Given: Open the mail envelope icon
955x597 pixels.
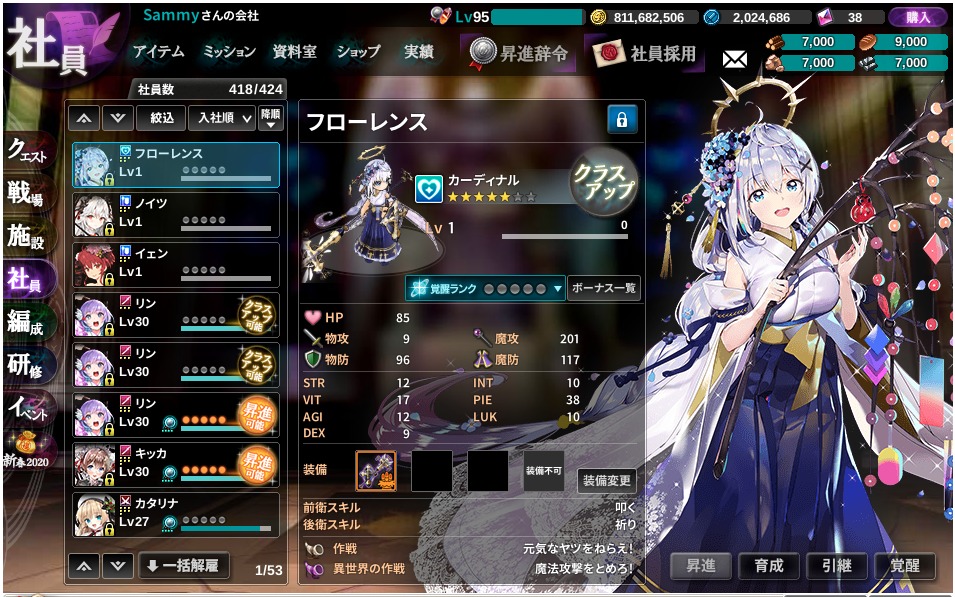Looking at the screenshot, I should pyautogui.click(x=735, y=59).
